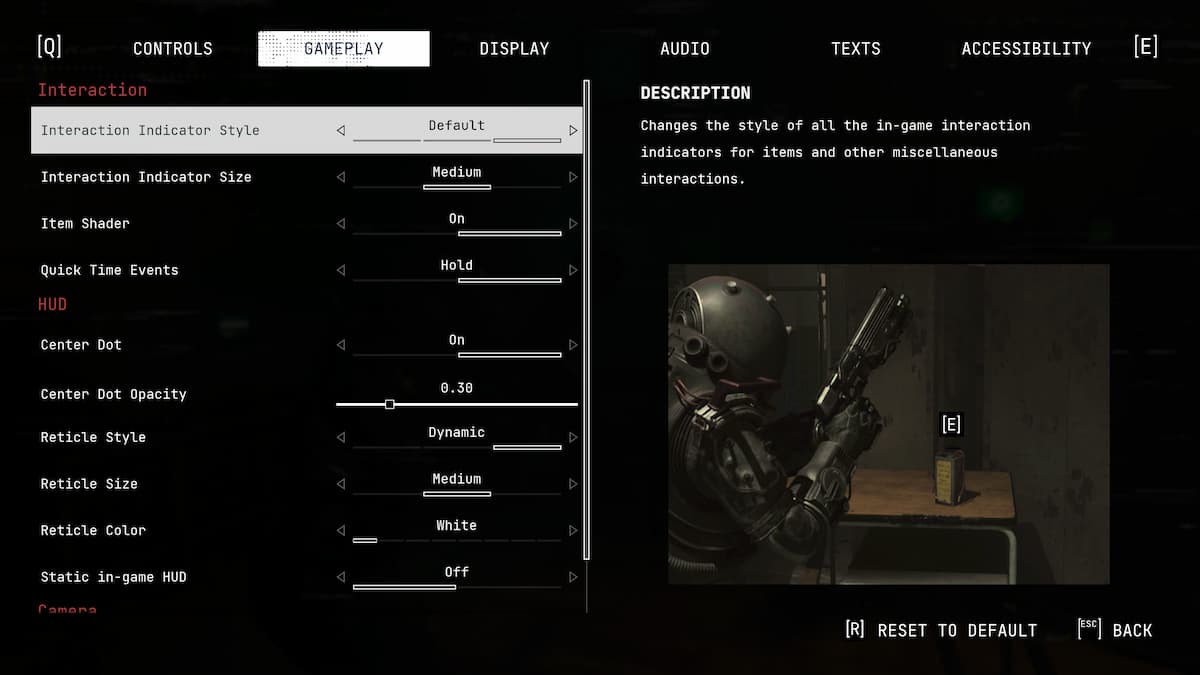
Task: Select the Texts tab
Action: coord(856,48)
